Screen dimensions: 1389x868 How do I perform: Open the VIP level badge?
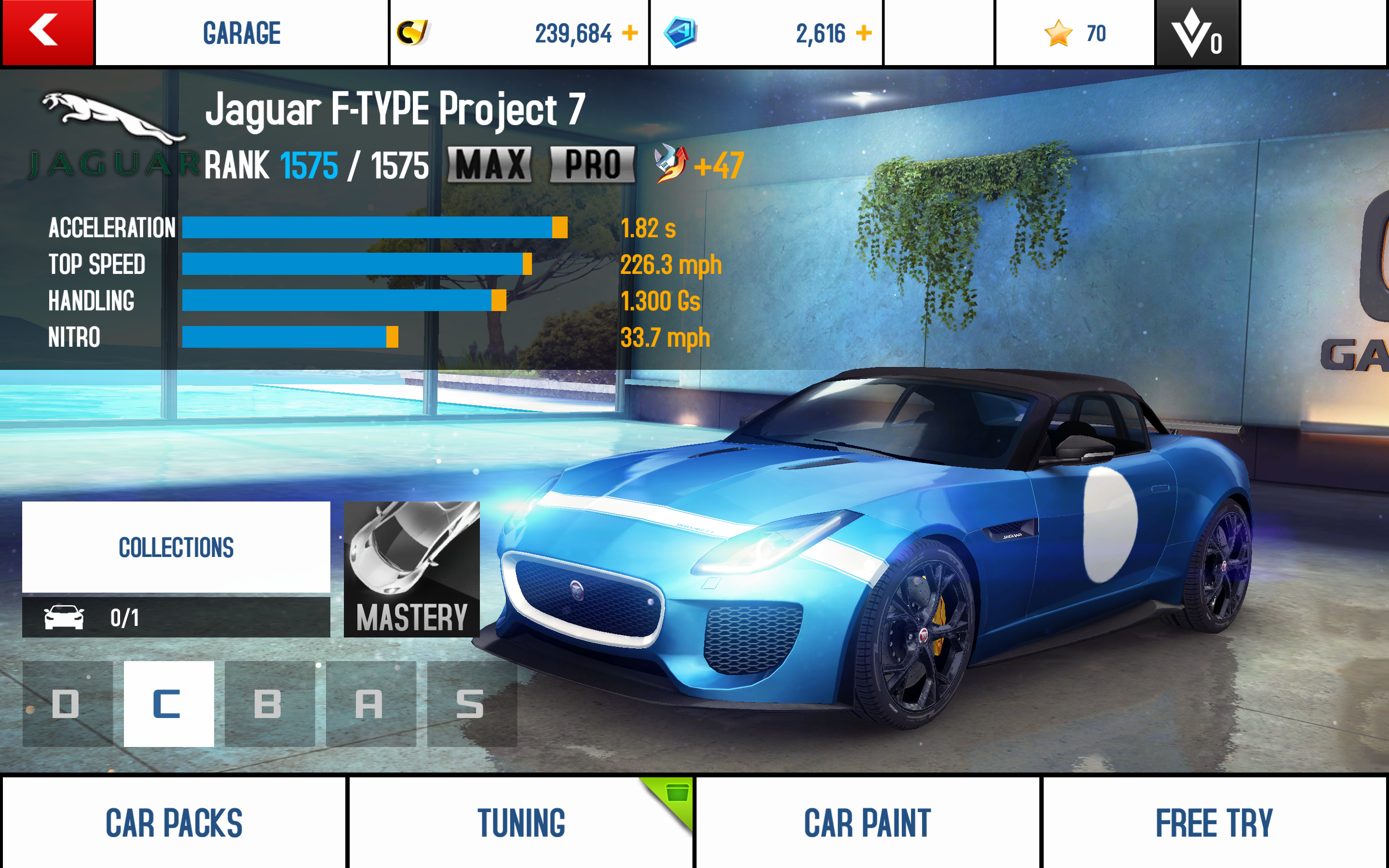click(x=1197, y=33)
